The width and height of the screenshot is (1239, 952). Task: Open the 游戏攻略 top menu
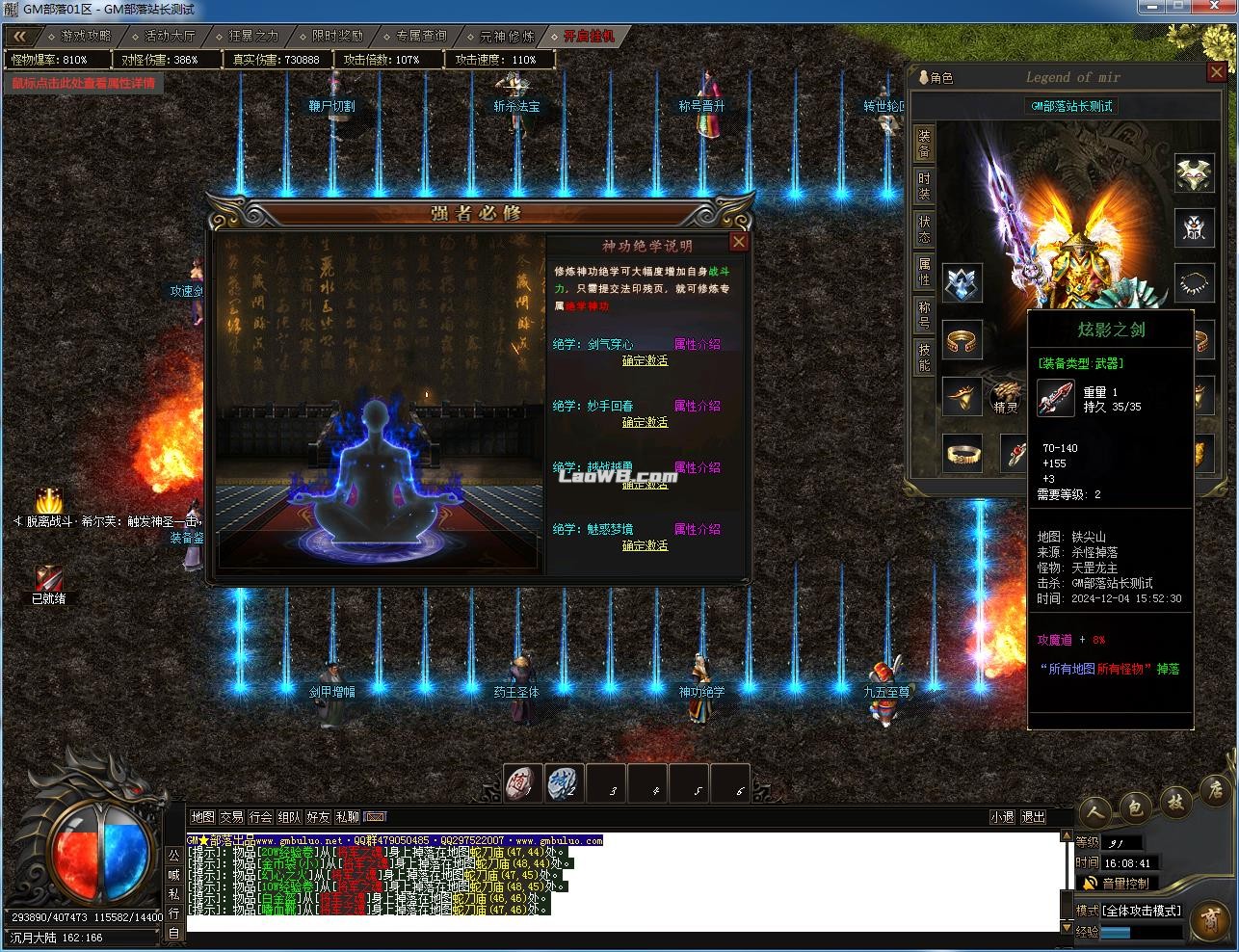click(86, 37)
